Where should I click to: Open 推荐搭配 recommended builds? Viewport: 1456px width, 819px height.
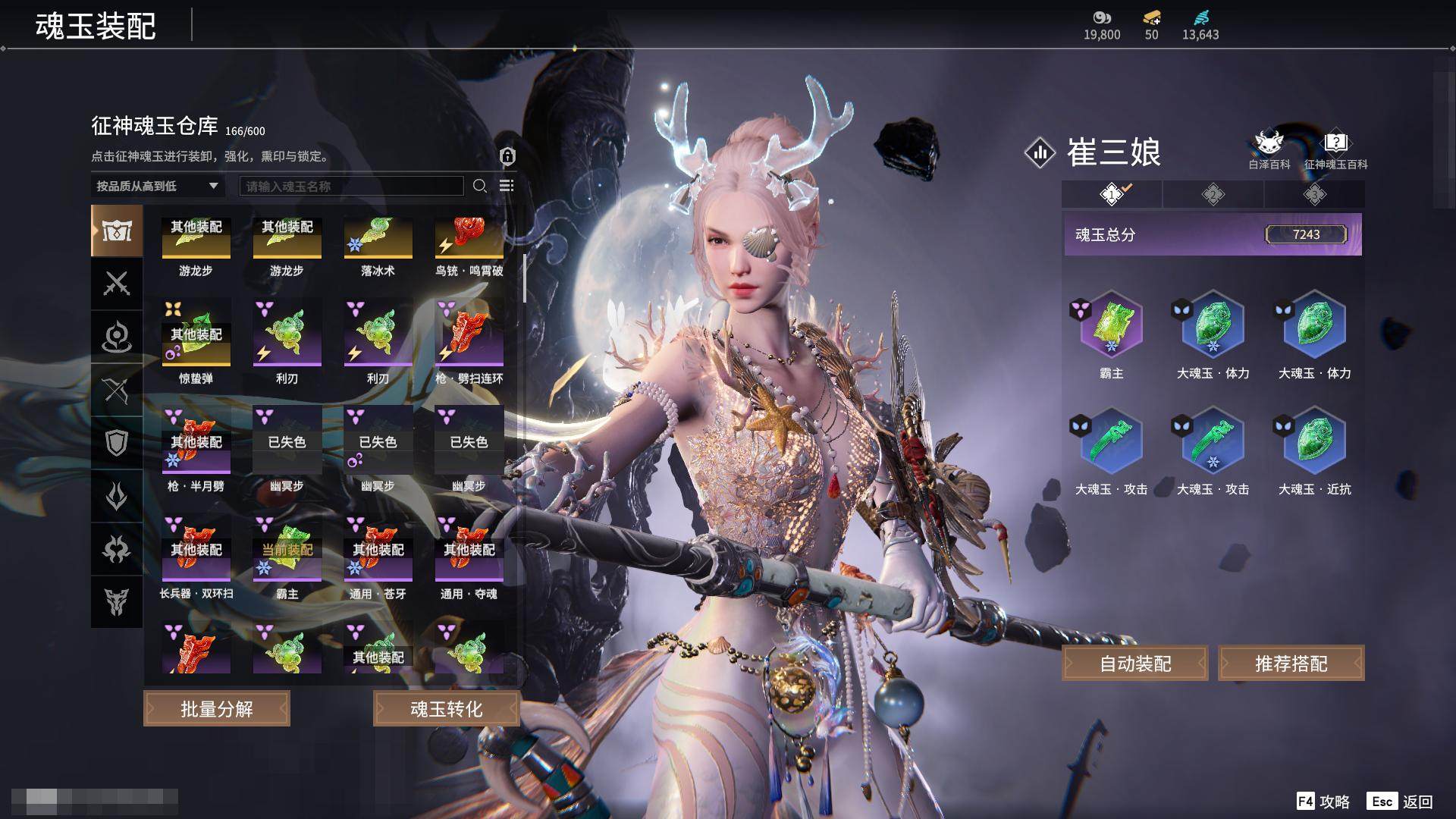coord(1291,664)
